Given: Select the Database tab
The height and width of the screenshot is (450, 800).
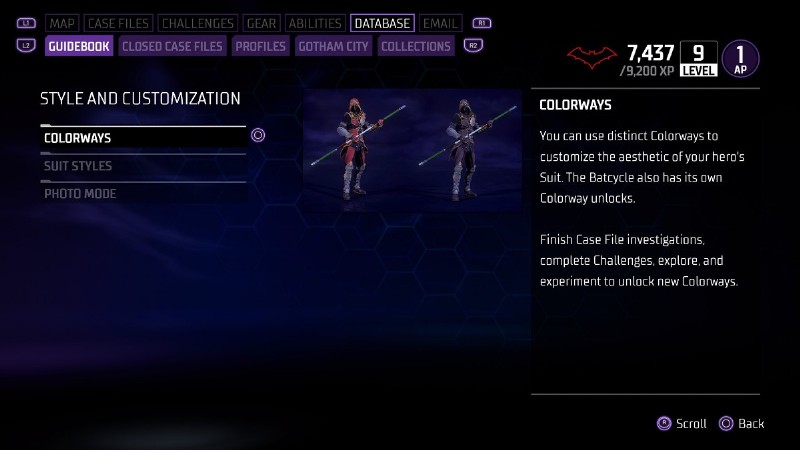Looking at the screenshot, I should [x=382, y=23].
